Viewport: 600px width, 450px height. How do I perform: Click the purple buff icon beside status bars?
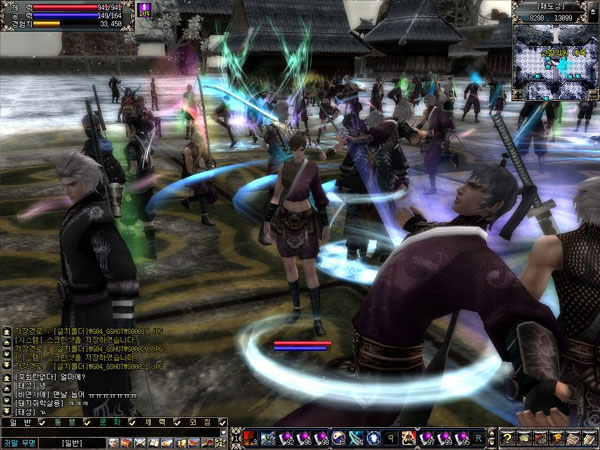tap(146, 9)
